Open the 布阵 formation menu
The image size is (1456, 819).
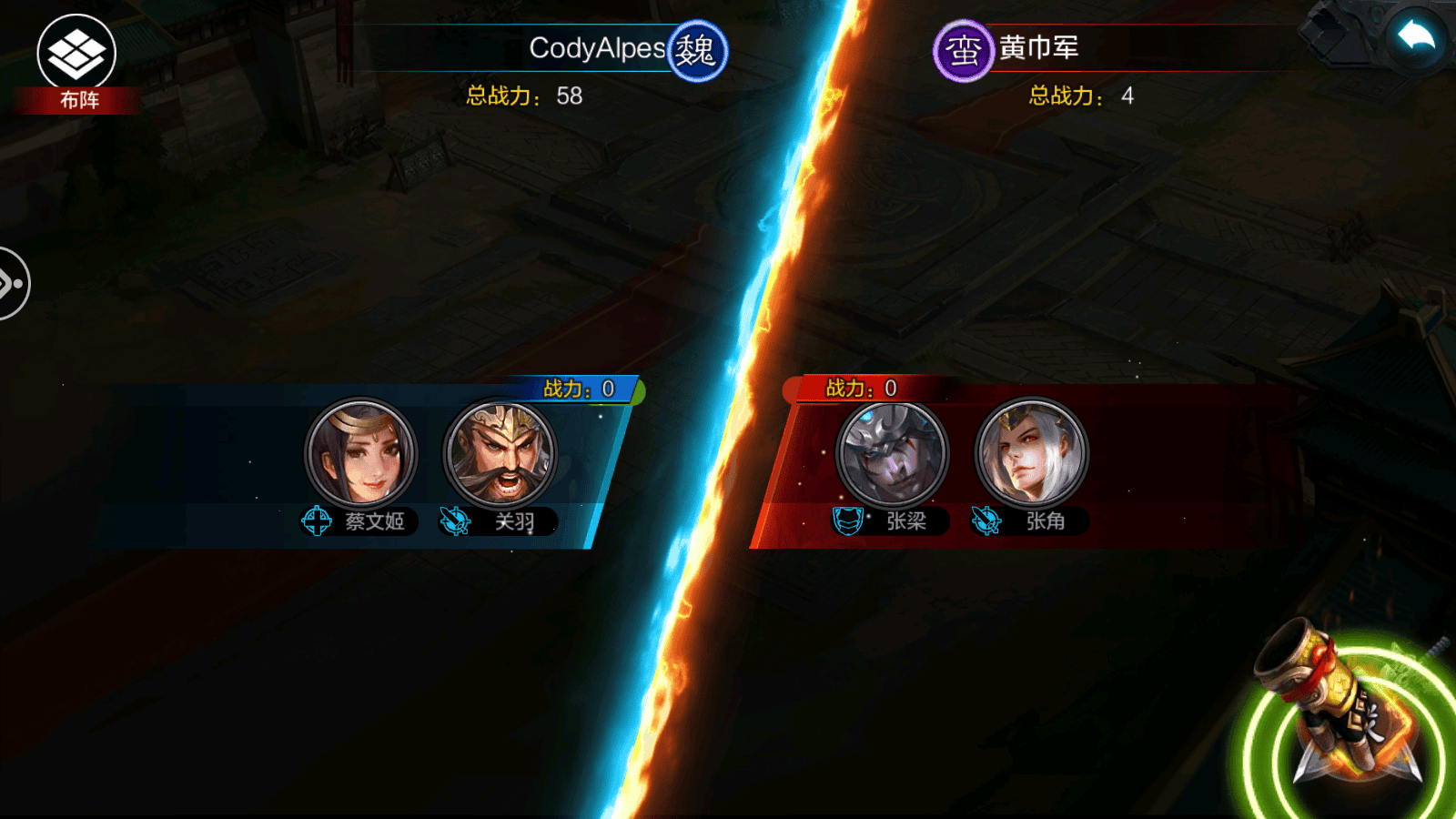point(76,62)
